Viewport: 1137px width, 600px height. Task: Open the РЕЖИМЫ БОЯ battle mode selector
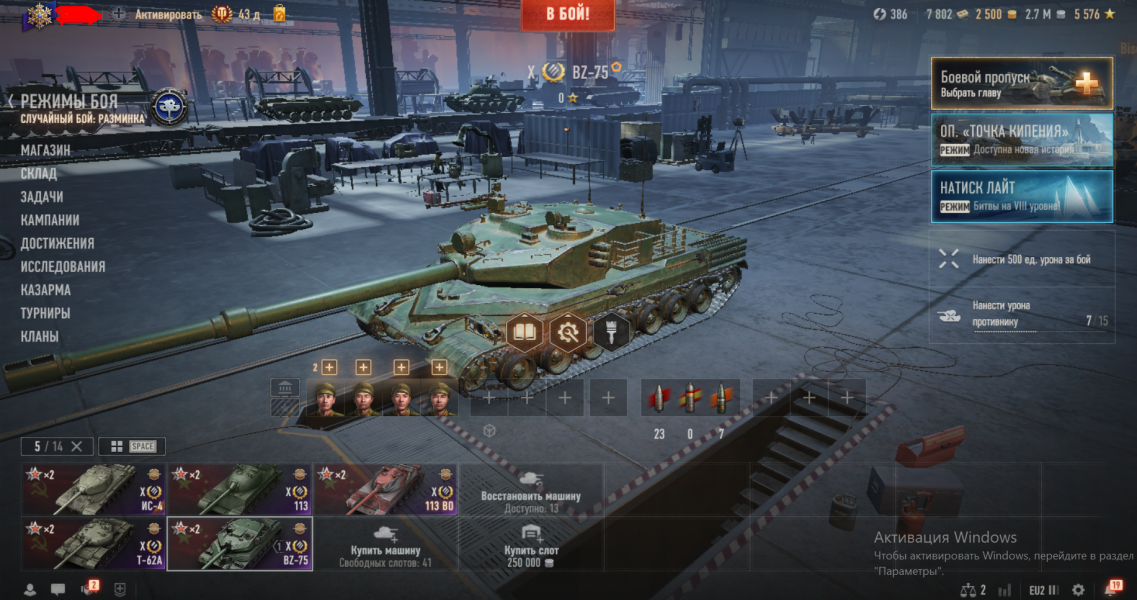tap(69, 102)
